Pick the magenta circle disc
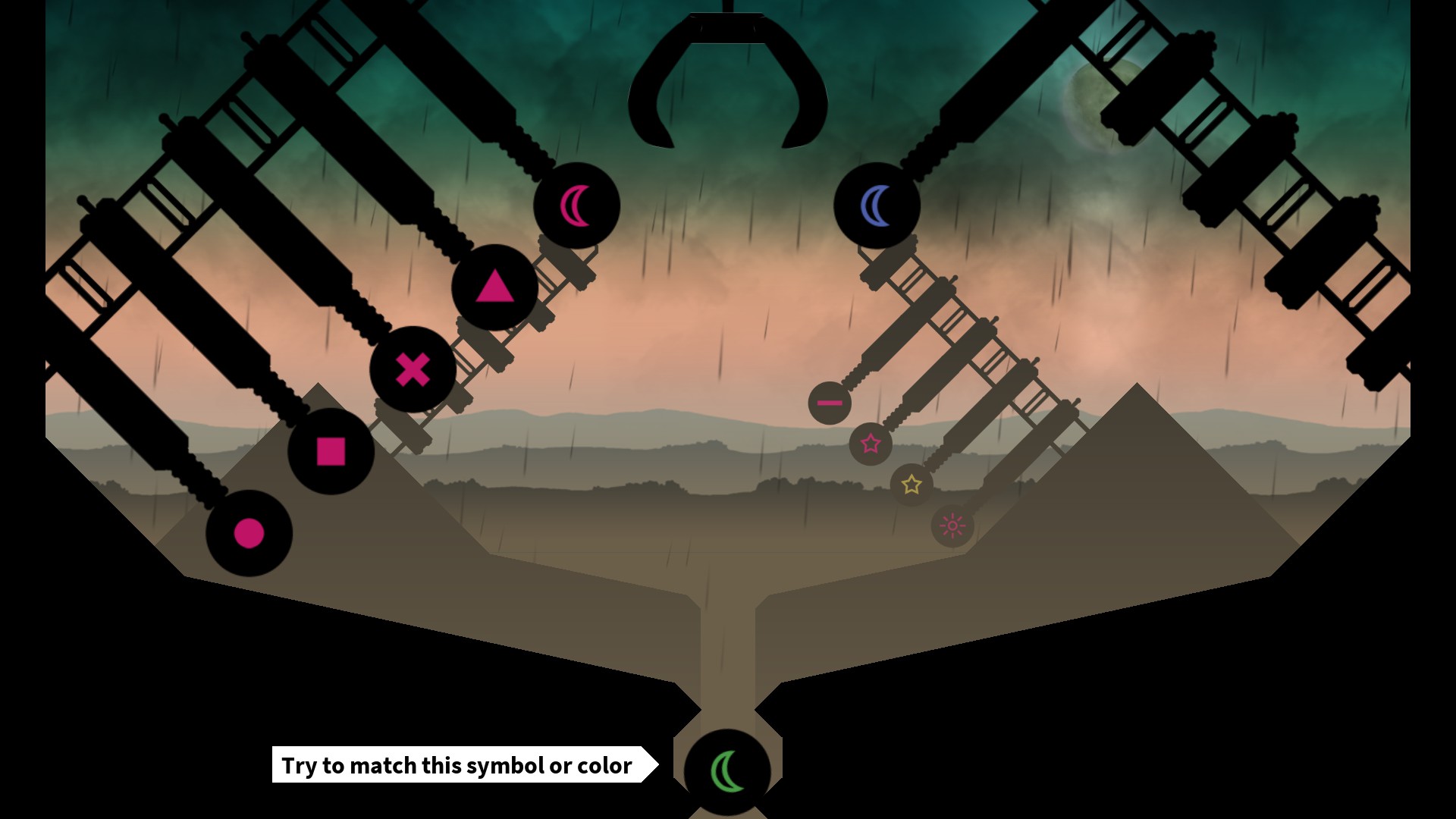This screenshot has width=1456, height=819. click(x=249, y=533)
